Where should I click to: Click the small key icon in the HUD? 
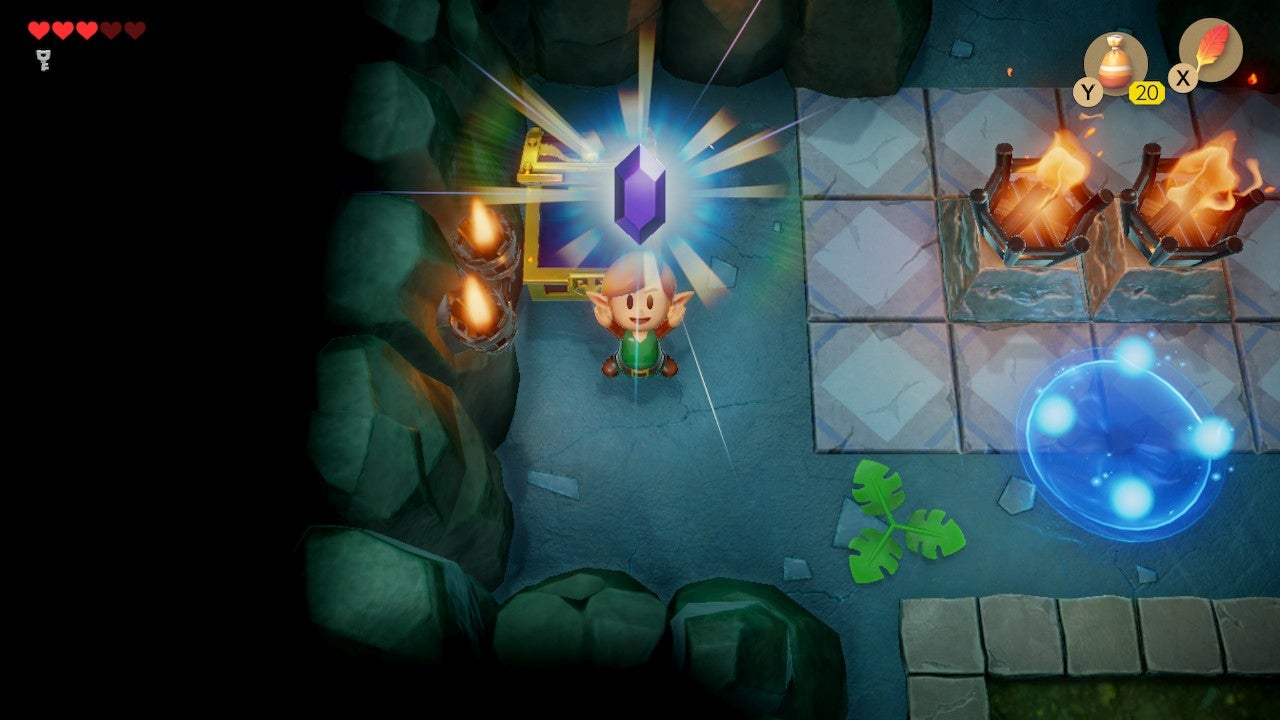(43, 58)
